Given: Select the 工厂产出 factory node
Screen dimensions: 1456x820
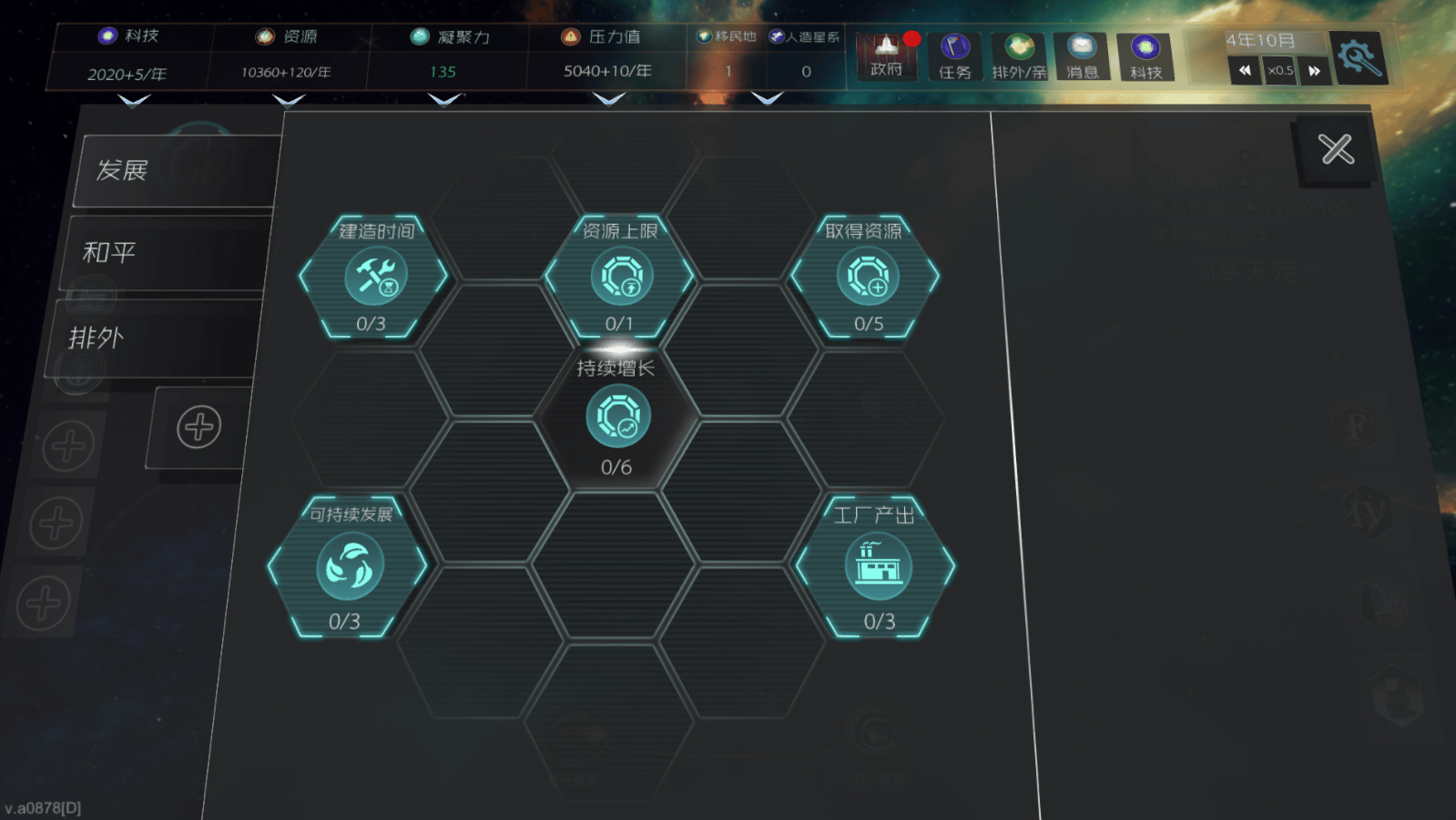Looking at the screenshot, I should tap(877, 567).
